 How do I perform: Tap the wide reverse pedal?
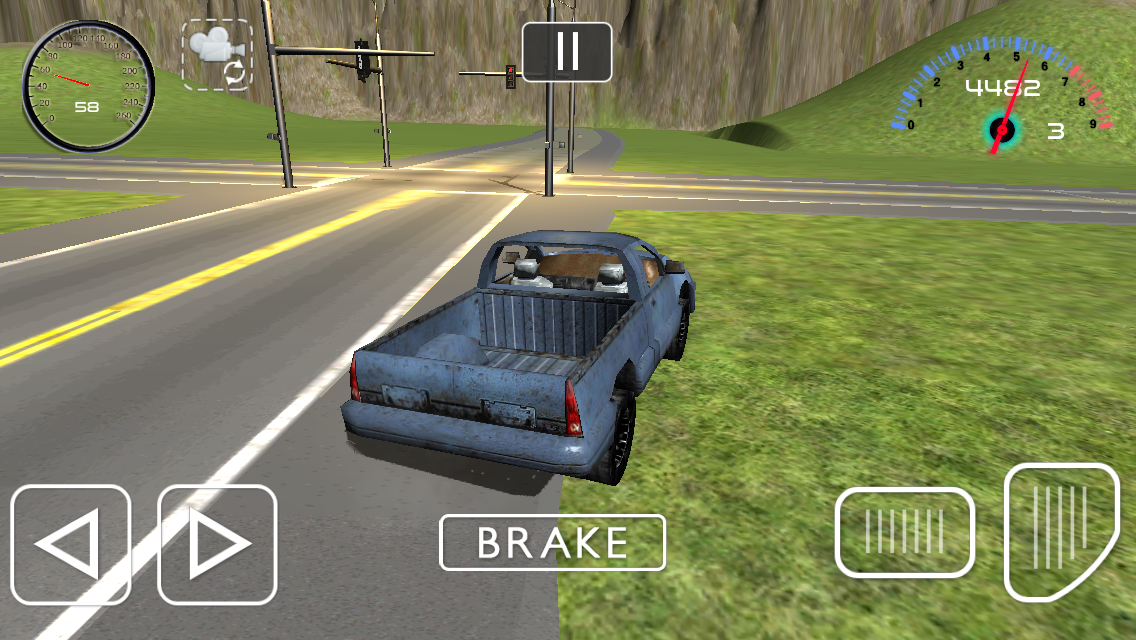point(904,532)
